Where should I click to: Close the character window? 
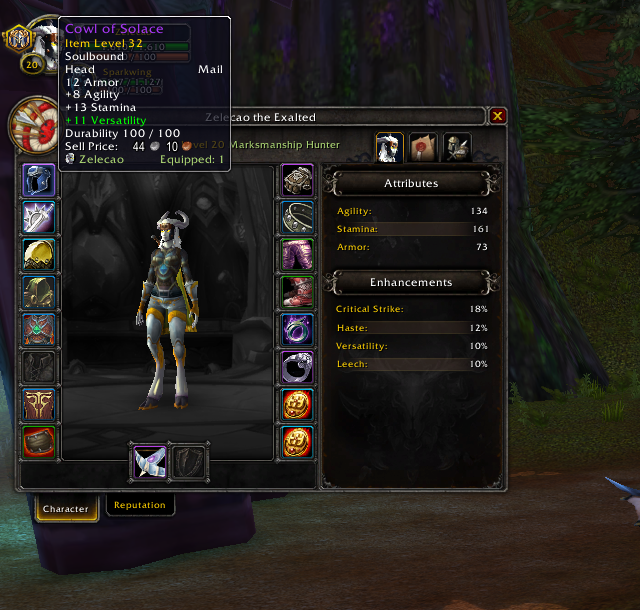tap(497, 116)
